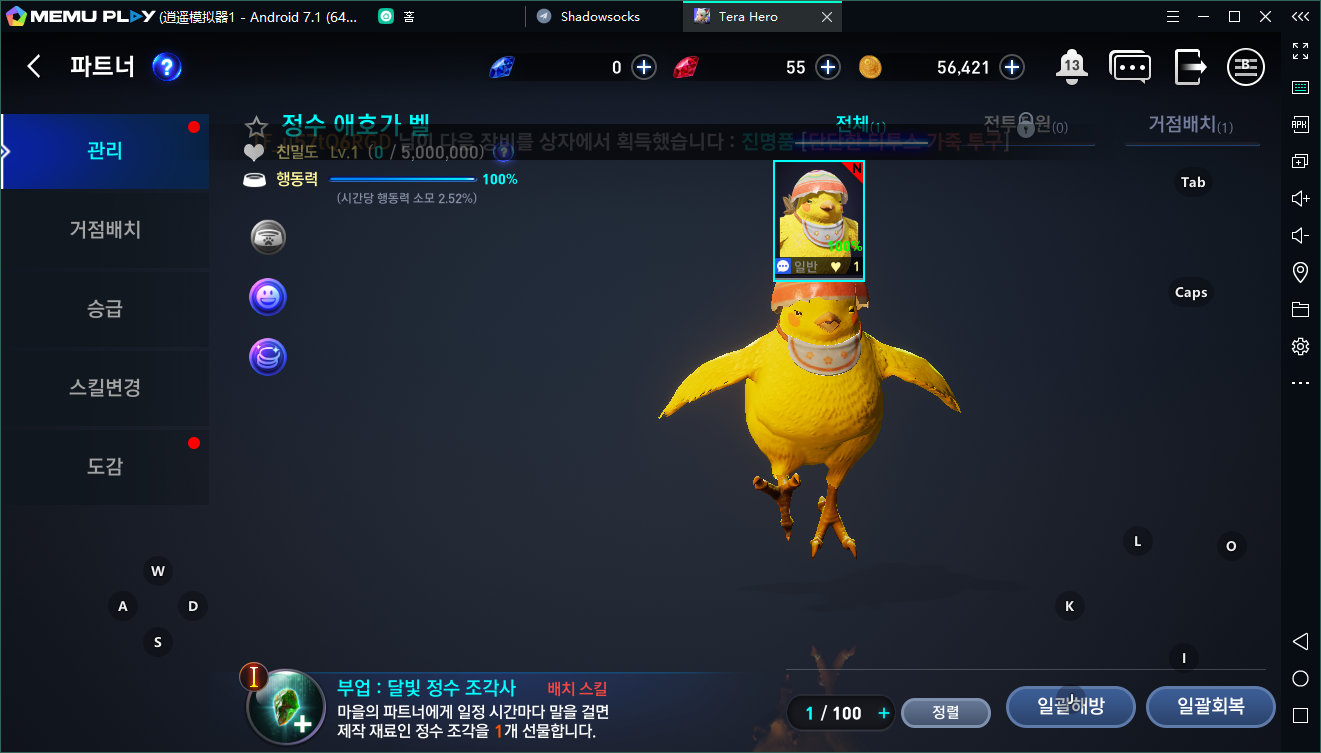Screen dimensions: 1321x753
Task: Go back using the arrow beside 파트너
Action: coord(34,67)
